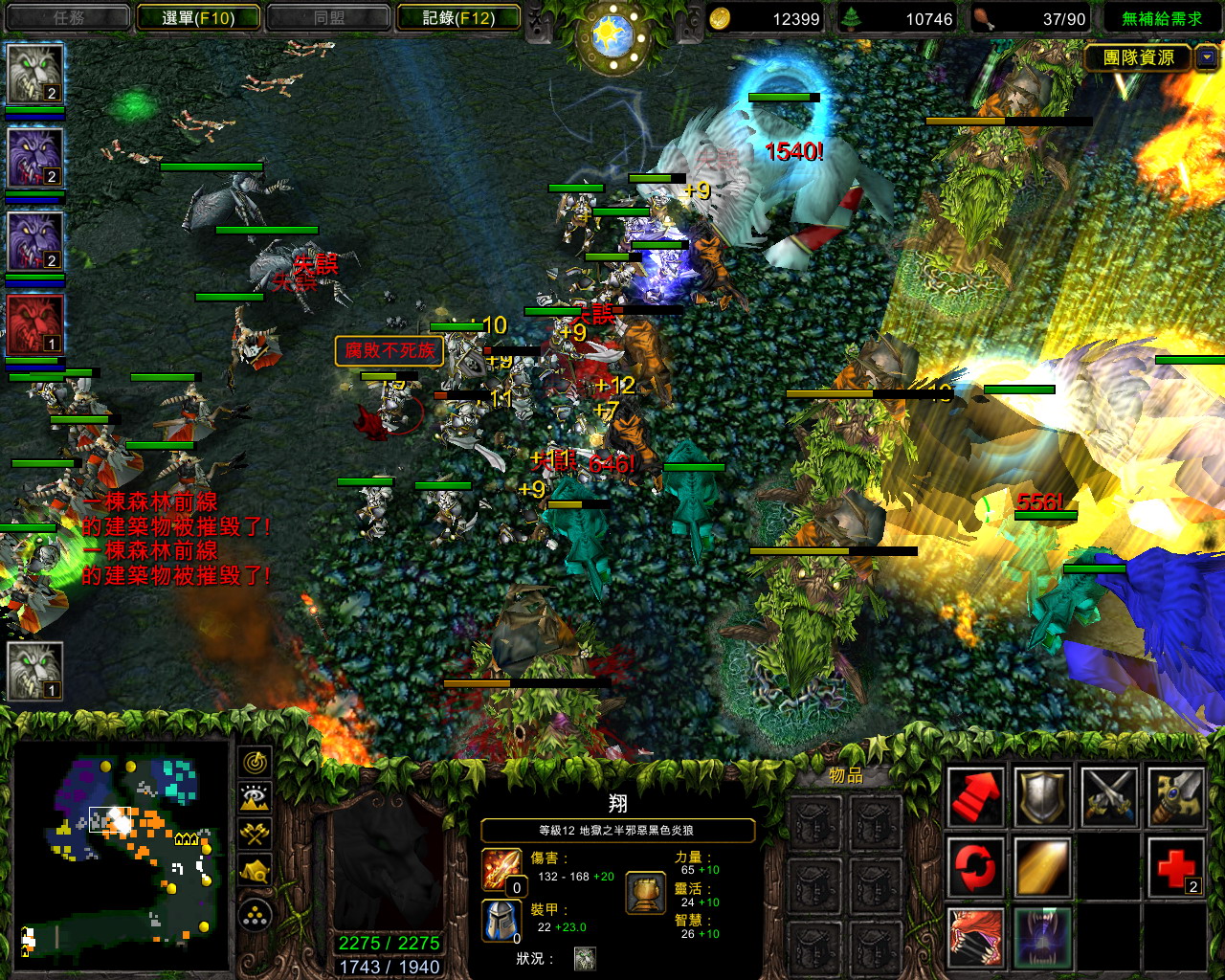The height and width of the screenshot is (980, 1225).
Task: Select Hold Position with the crossed swords icon
Action: [1109, 796]
